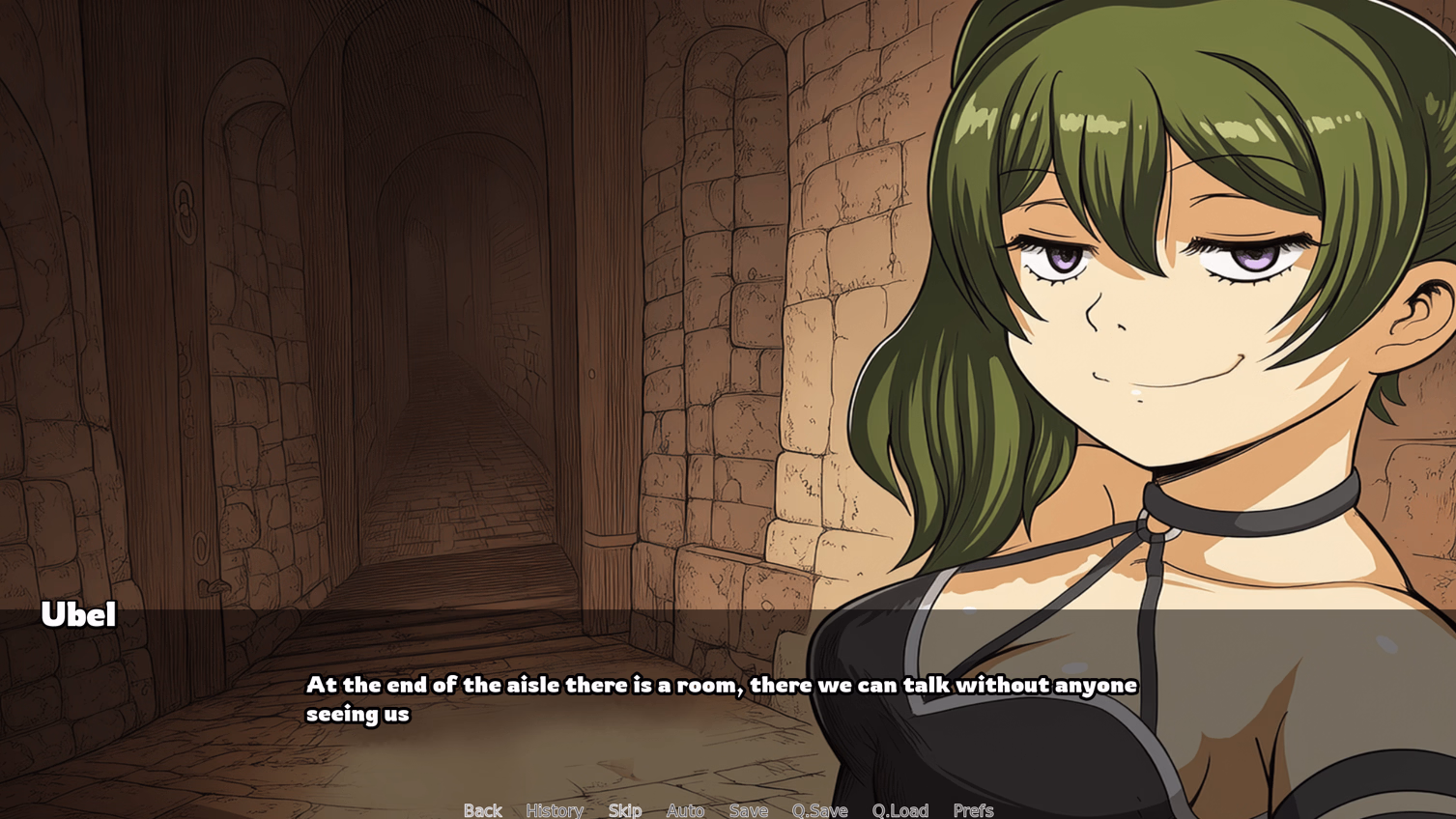Toggle Auto-forward reading mode
1456x819 pixels.
click(685, 810)
